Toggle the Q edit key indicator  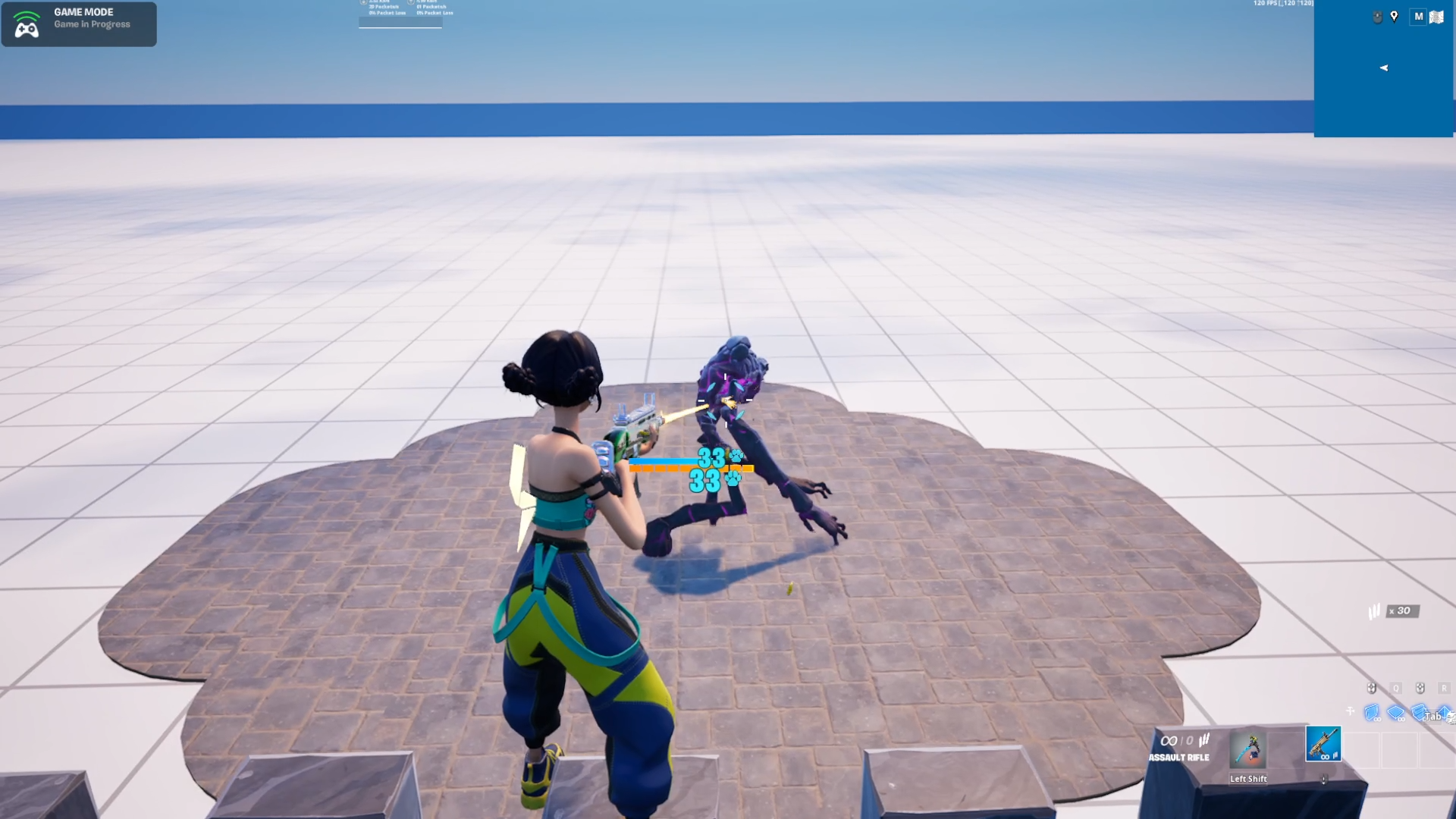point(1396,688)
